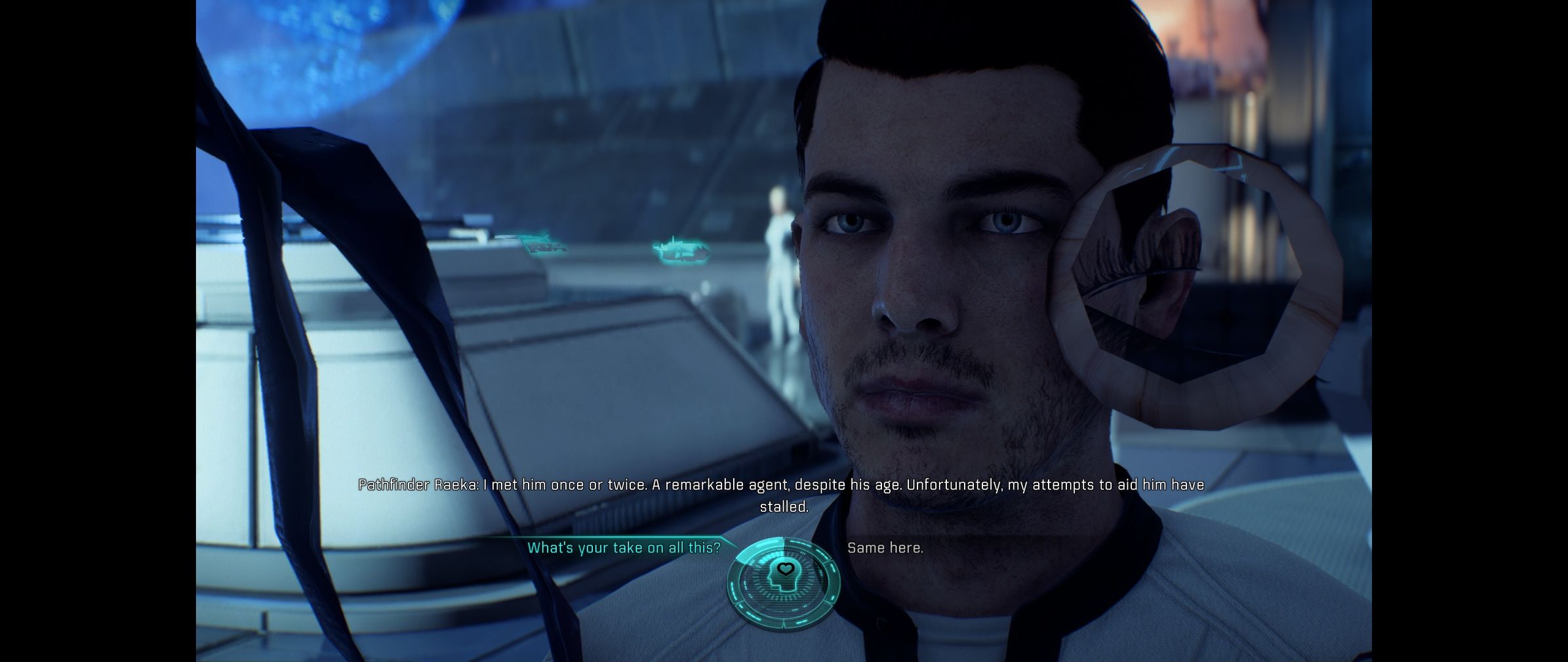The height and width of the screenshot is (662, 1568).
Task: Choose "What's your take on all this?" reply
Action: pos(623,548)
